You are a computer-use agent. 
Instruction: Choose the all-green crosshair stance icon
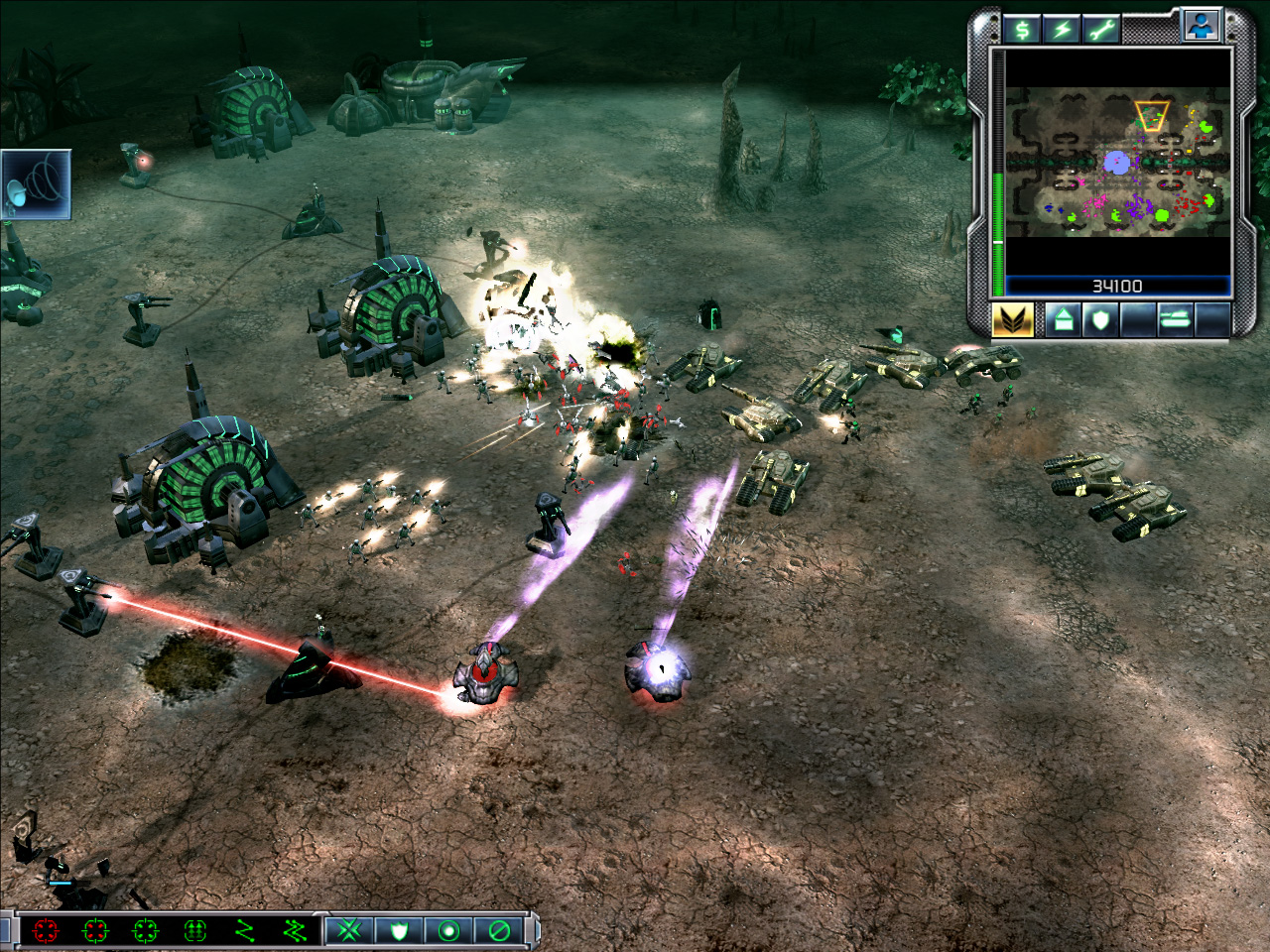(145, 930)
